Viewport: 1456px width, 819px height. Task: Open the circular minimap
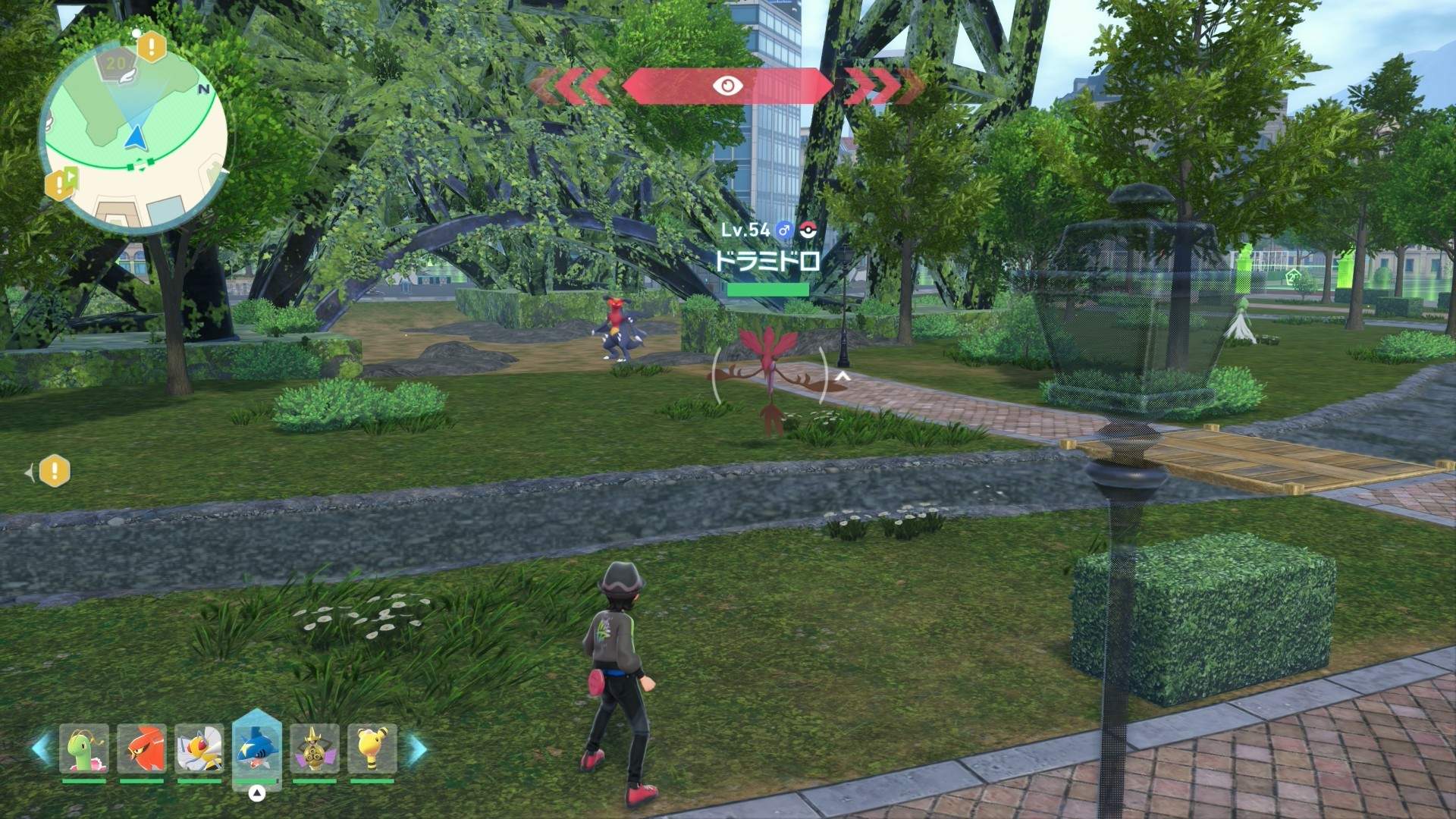(133, 138)
